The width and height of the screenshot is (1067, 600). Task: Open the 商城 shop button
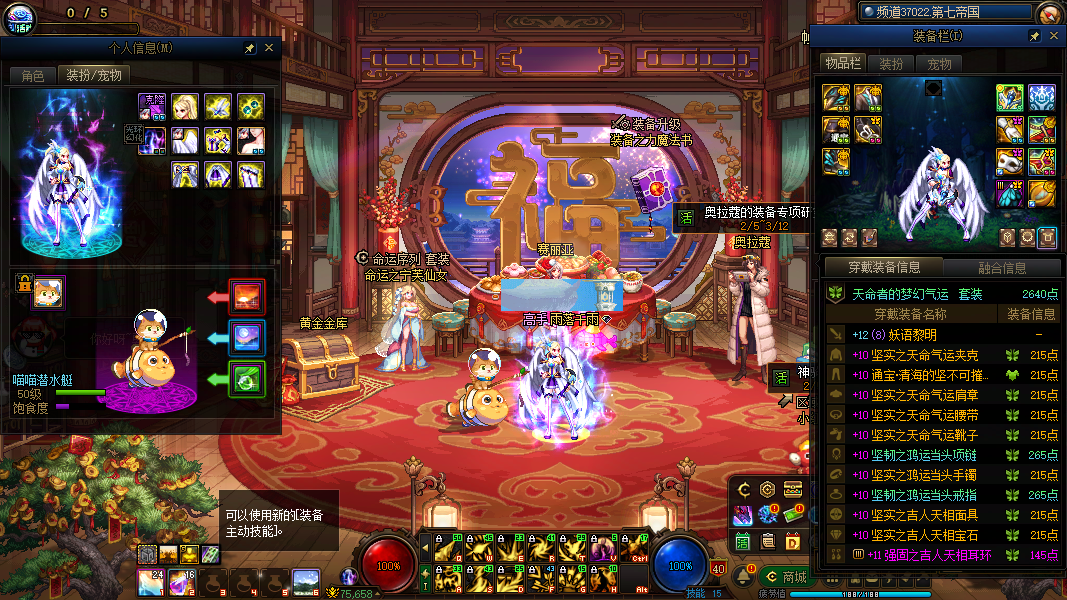point(785,577)
